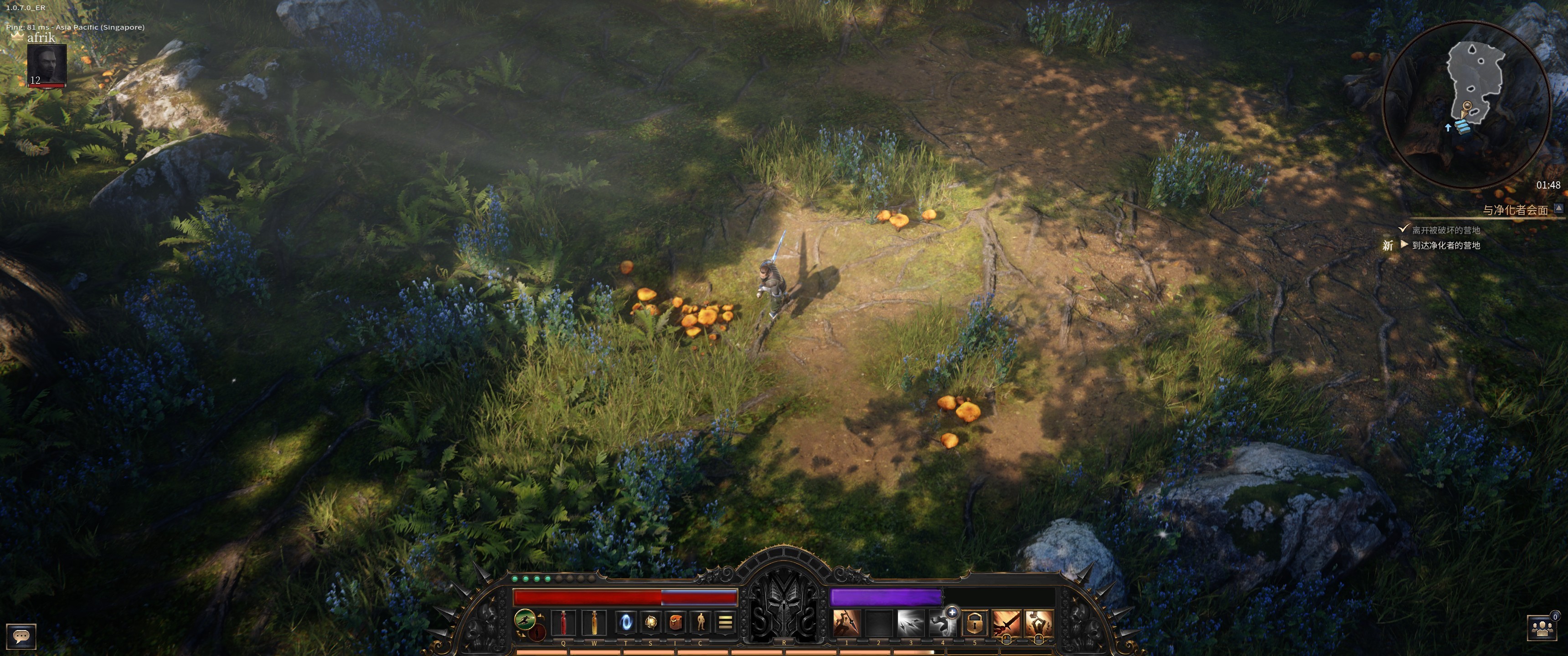Use the overhead hammer smash skill

click(x=1038, y=623)
